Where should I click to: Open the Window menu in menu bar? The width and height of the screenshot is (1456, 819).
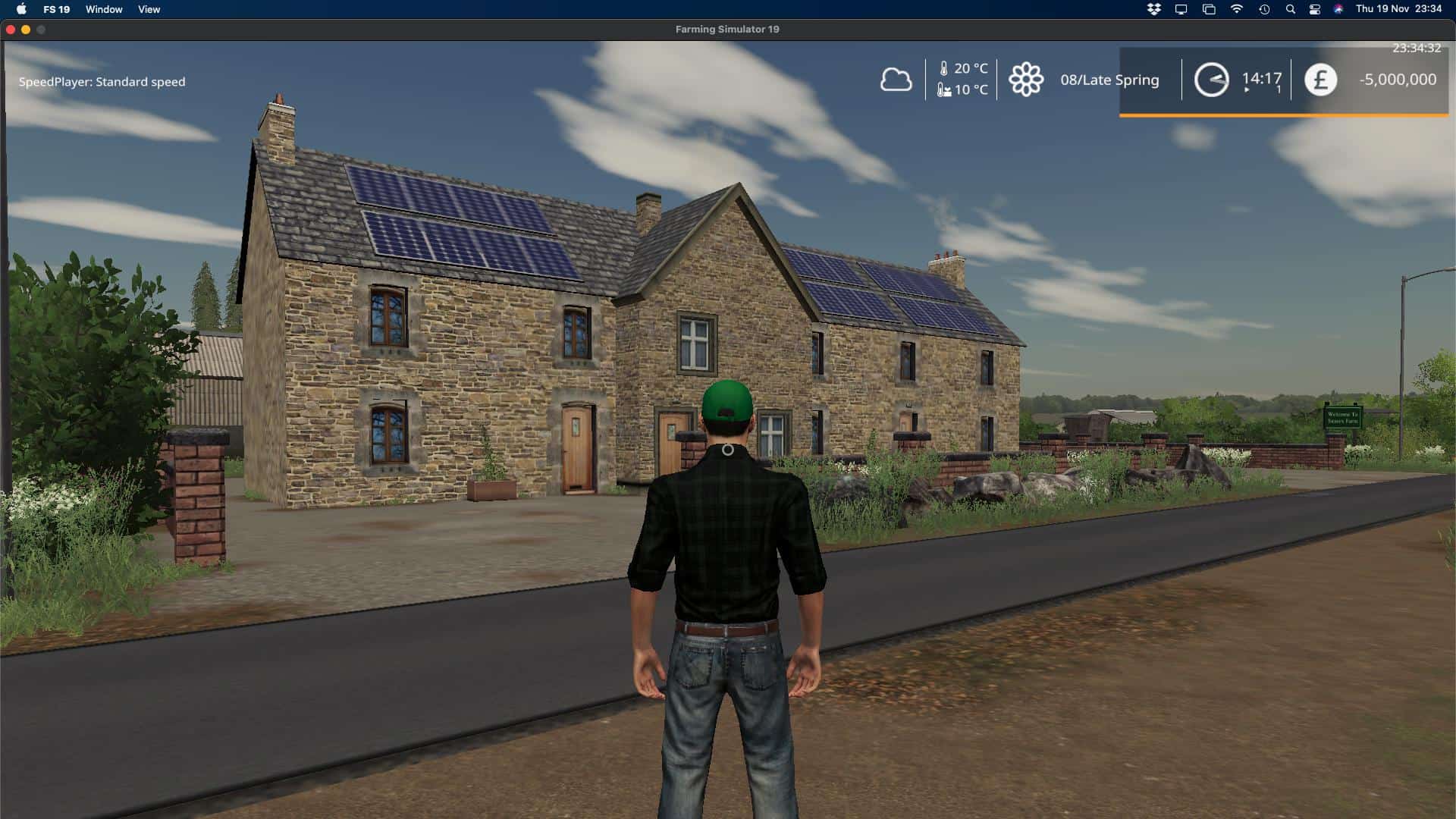(x=104, y=9)
